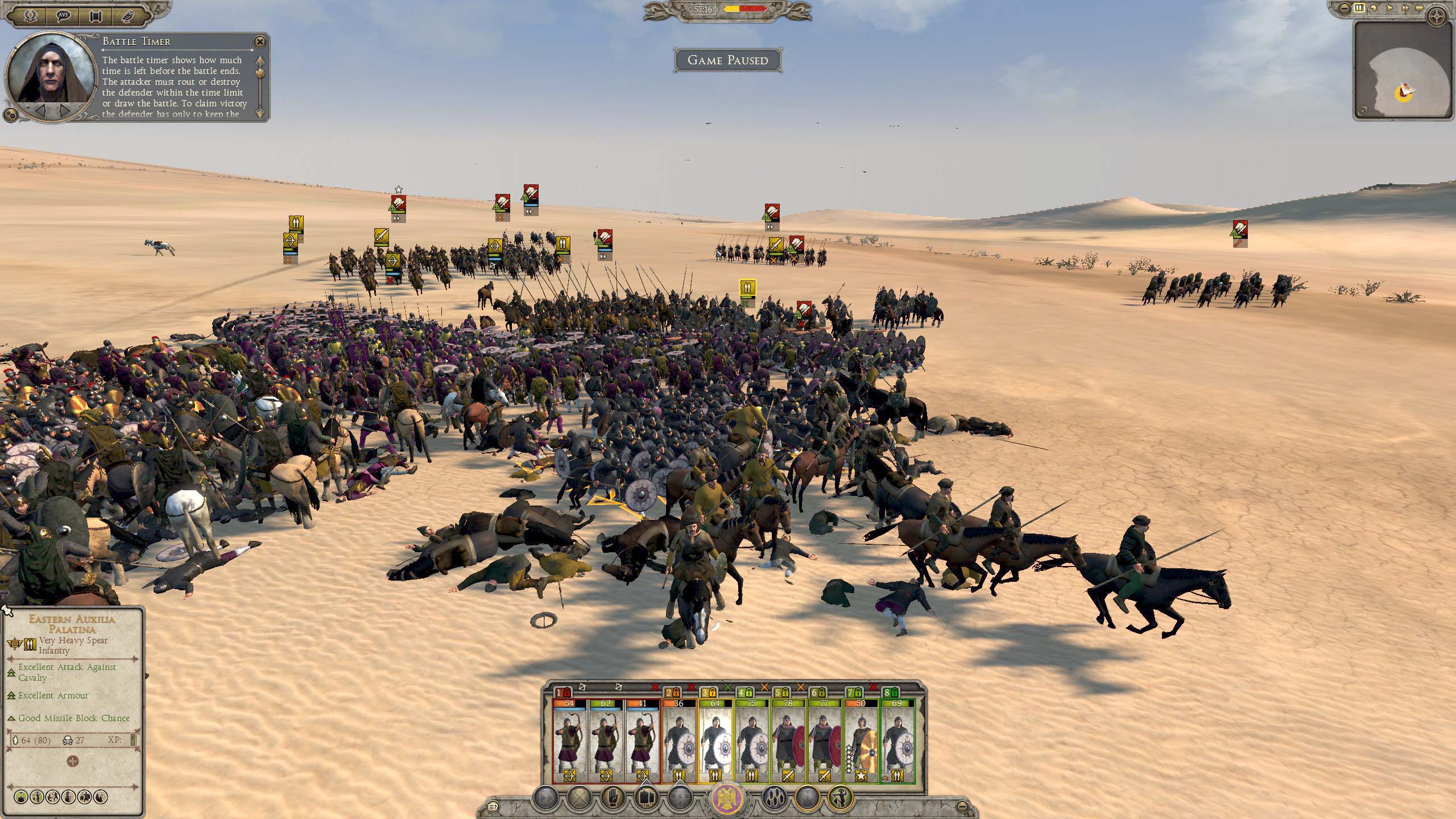Image resolution: width=1456 pixels, height=819 pixels.
Task: Show next advisor message arrow
Action: pyautogui.click(x=65, y=109)
